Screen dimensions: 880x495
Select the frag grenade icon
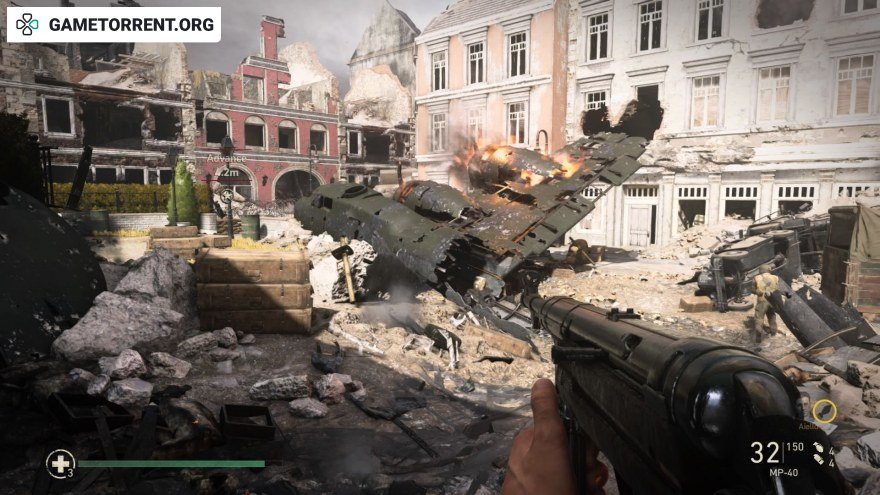pyautogui.click(x=819, y=445)
